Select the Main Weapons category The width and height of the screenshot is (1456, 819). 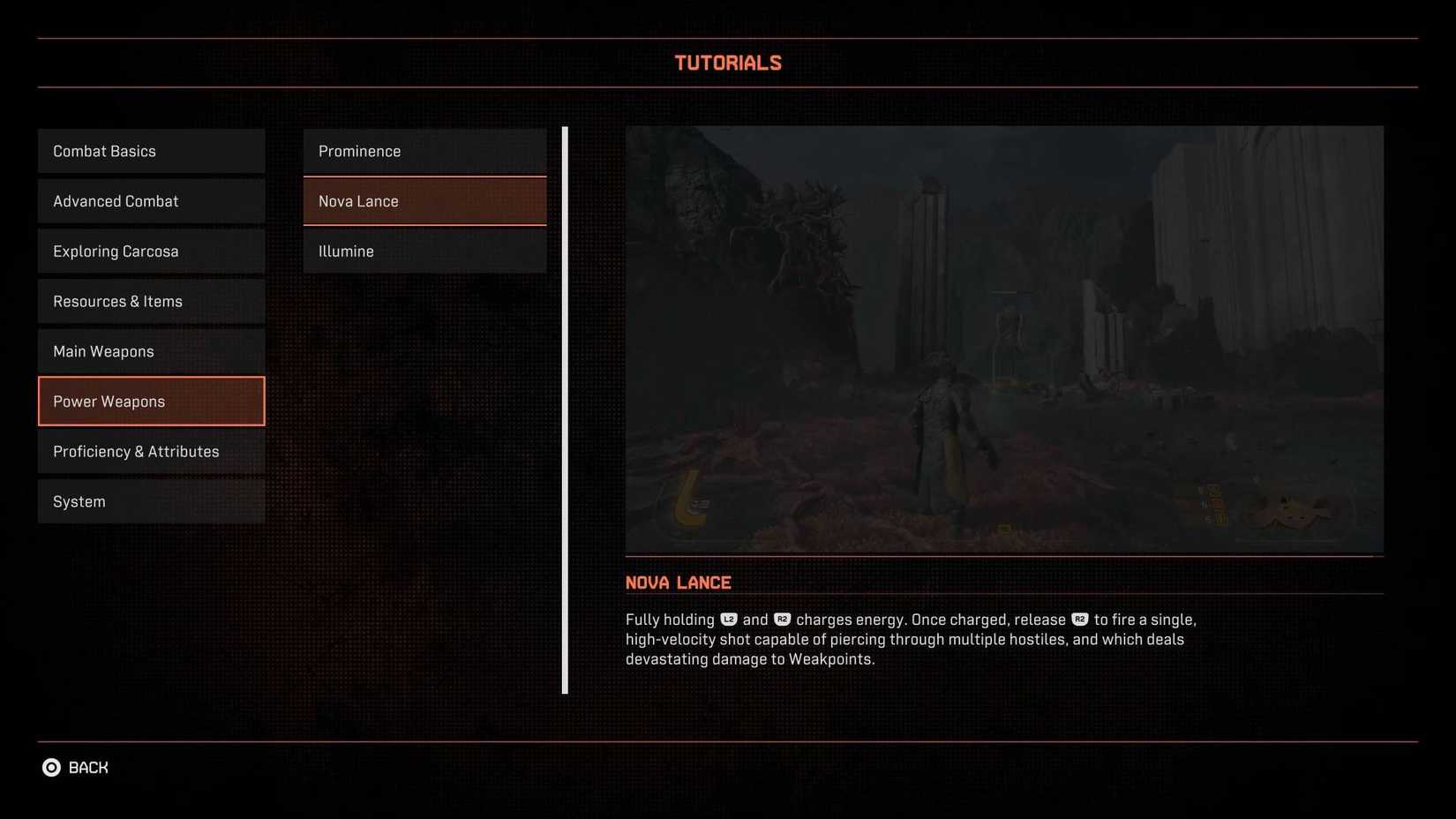[151, 351]
